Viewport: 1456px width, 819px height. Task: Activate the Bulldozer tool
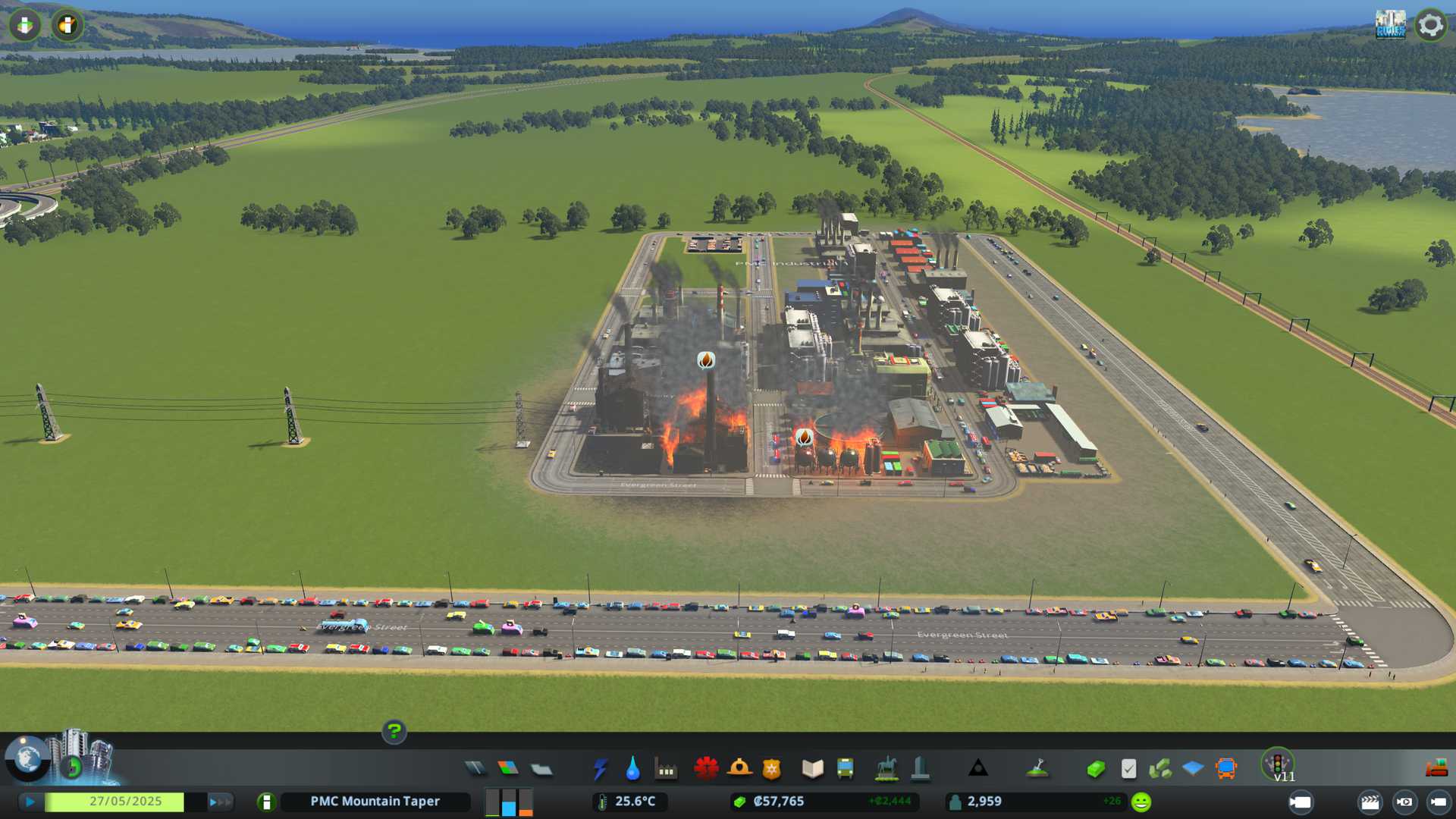tap(1436, 769)
